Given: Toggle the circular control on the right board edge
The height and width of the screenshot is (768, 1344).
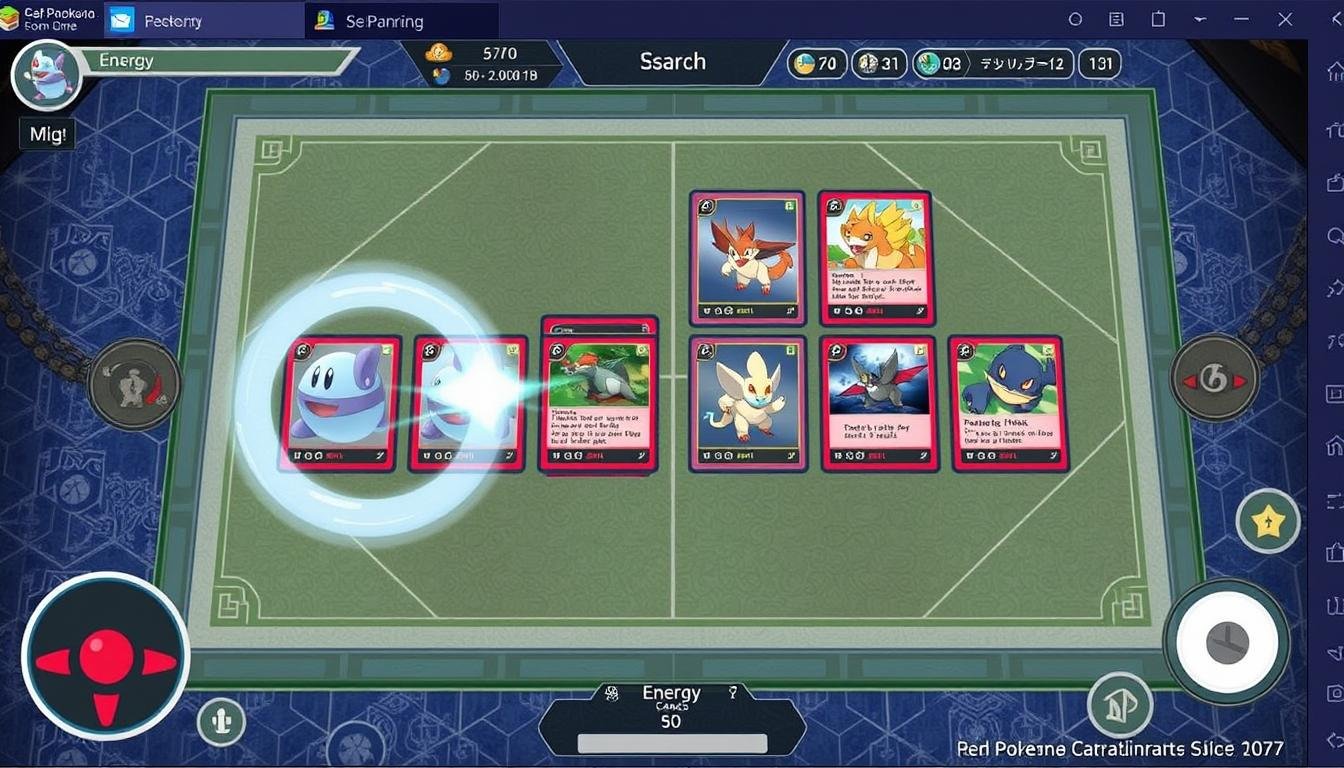Looking at the screenshot, I should pos(1216,377).
